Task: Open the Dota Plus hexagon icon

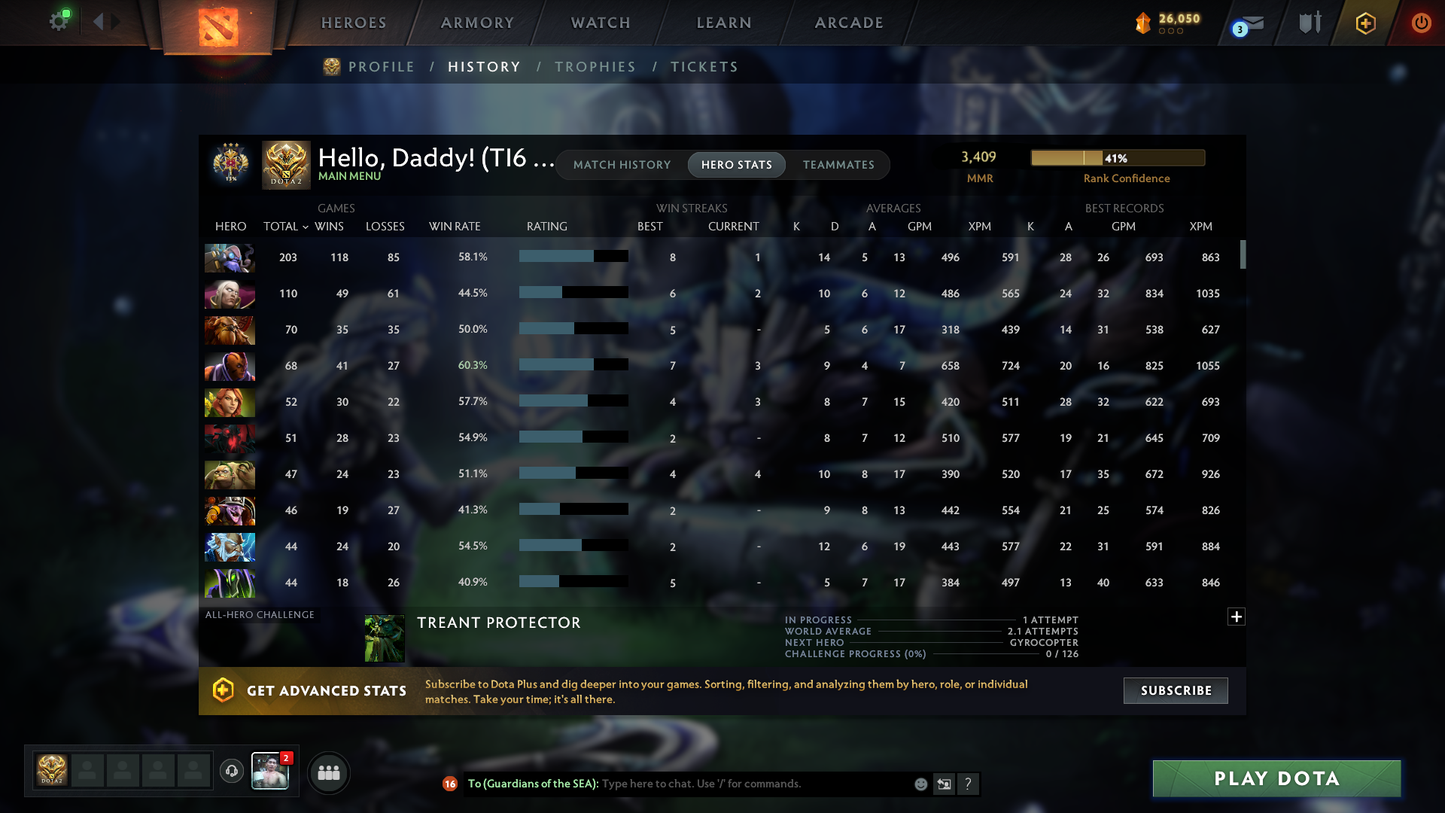Action: [x=1366, y=22]
